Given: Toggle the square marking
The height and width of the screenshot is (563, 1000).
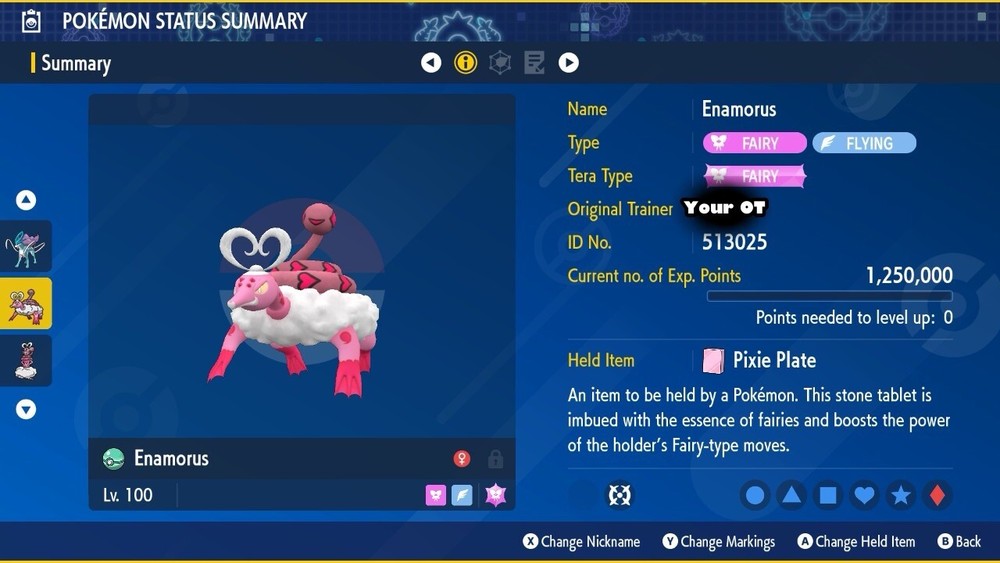Looking at the screenshot, I should (x=828, y=495).
